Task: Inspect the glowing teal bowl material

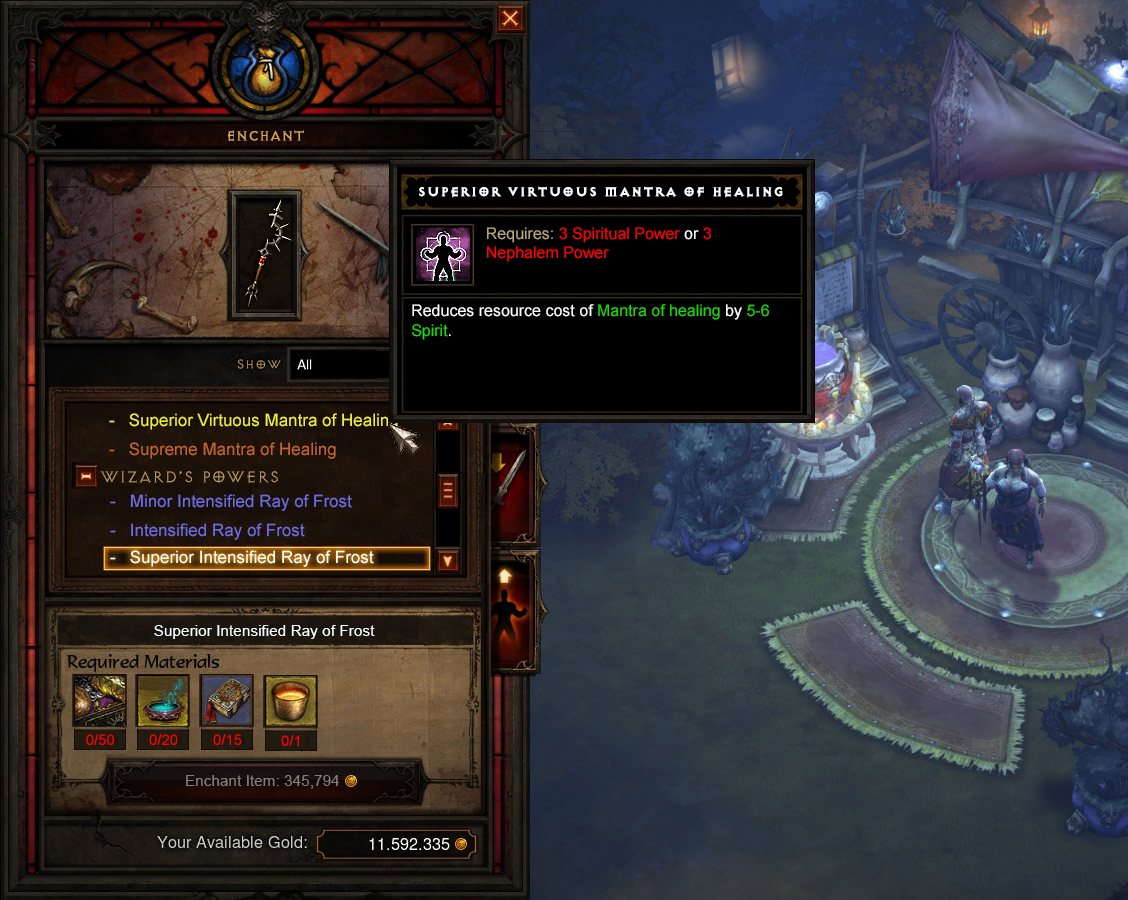Action: click(x=163, y=700)
